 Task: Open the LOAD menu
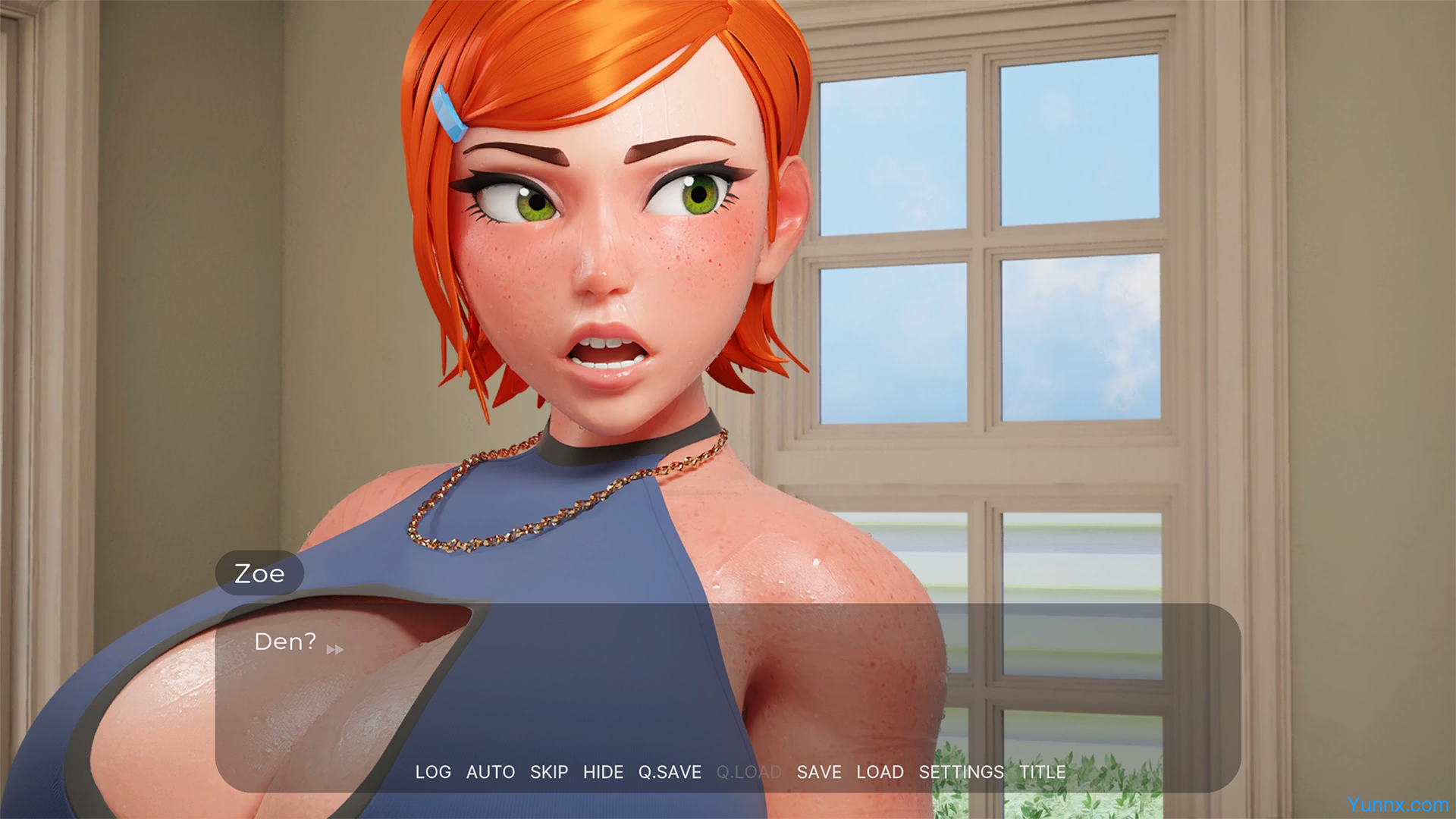pos(880,772)
